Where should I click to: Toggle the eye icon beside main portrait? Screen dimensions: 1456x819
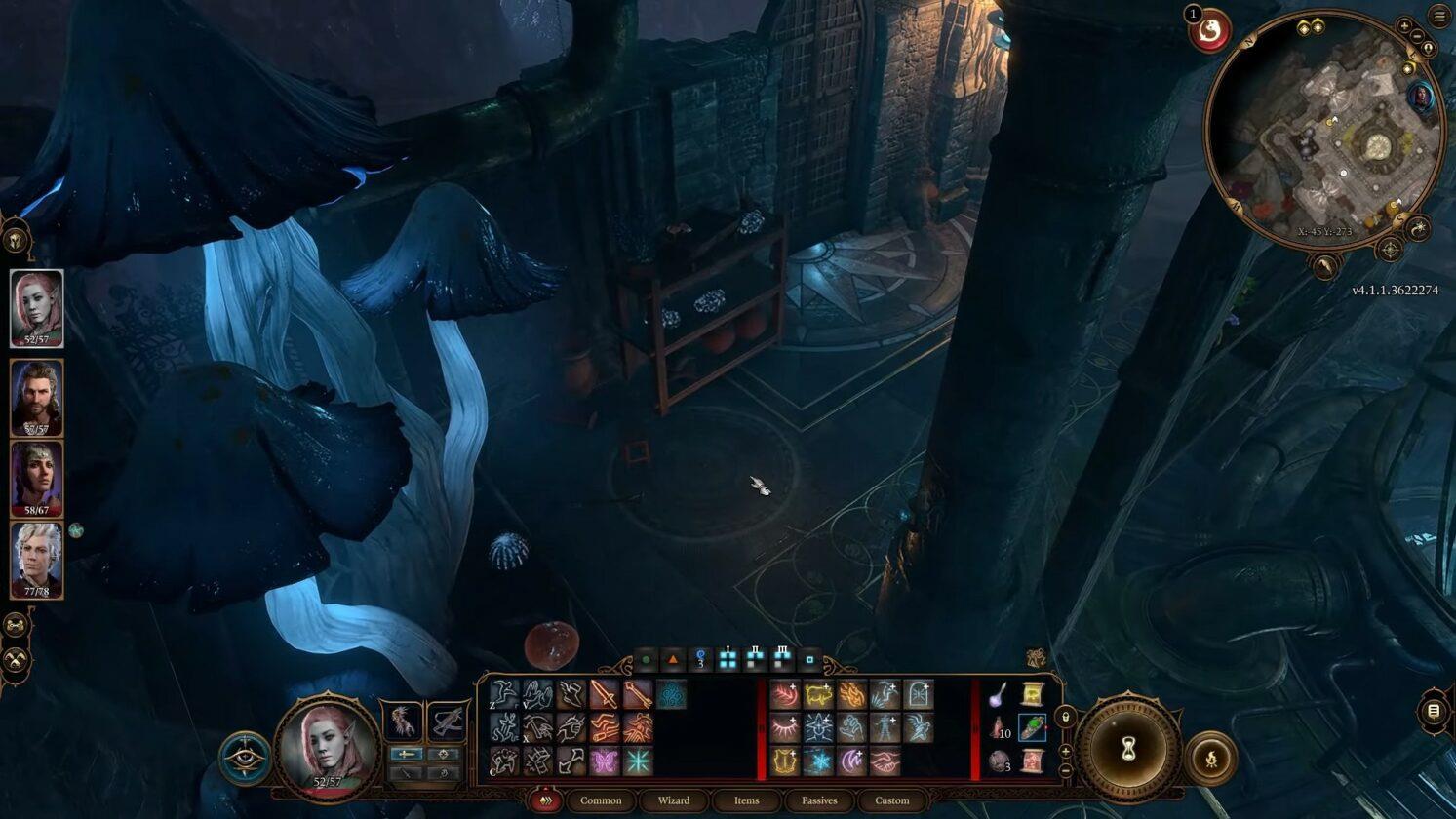(x=245, y=758)
